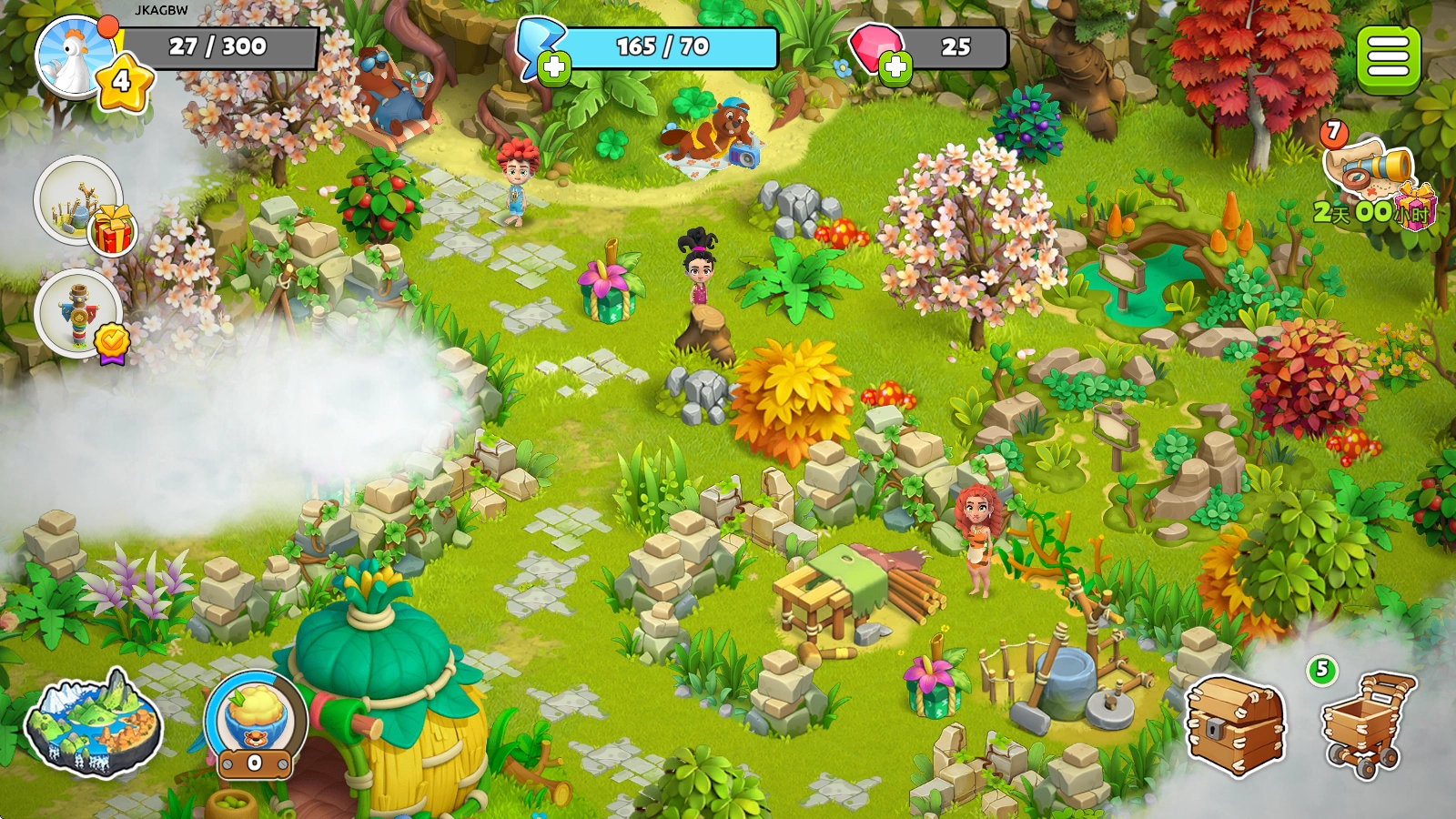Add more energy with the plus button
The image size is (1456, 819).
coord(554,67)
